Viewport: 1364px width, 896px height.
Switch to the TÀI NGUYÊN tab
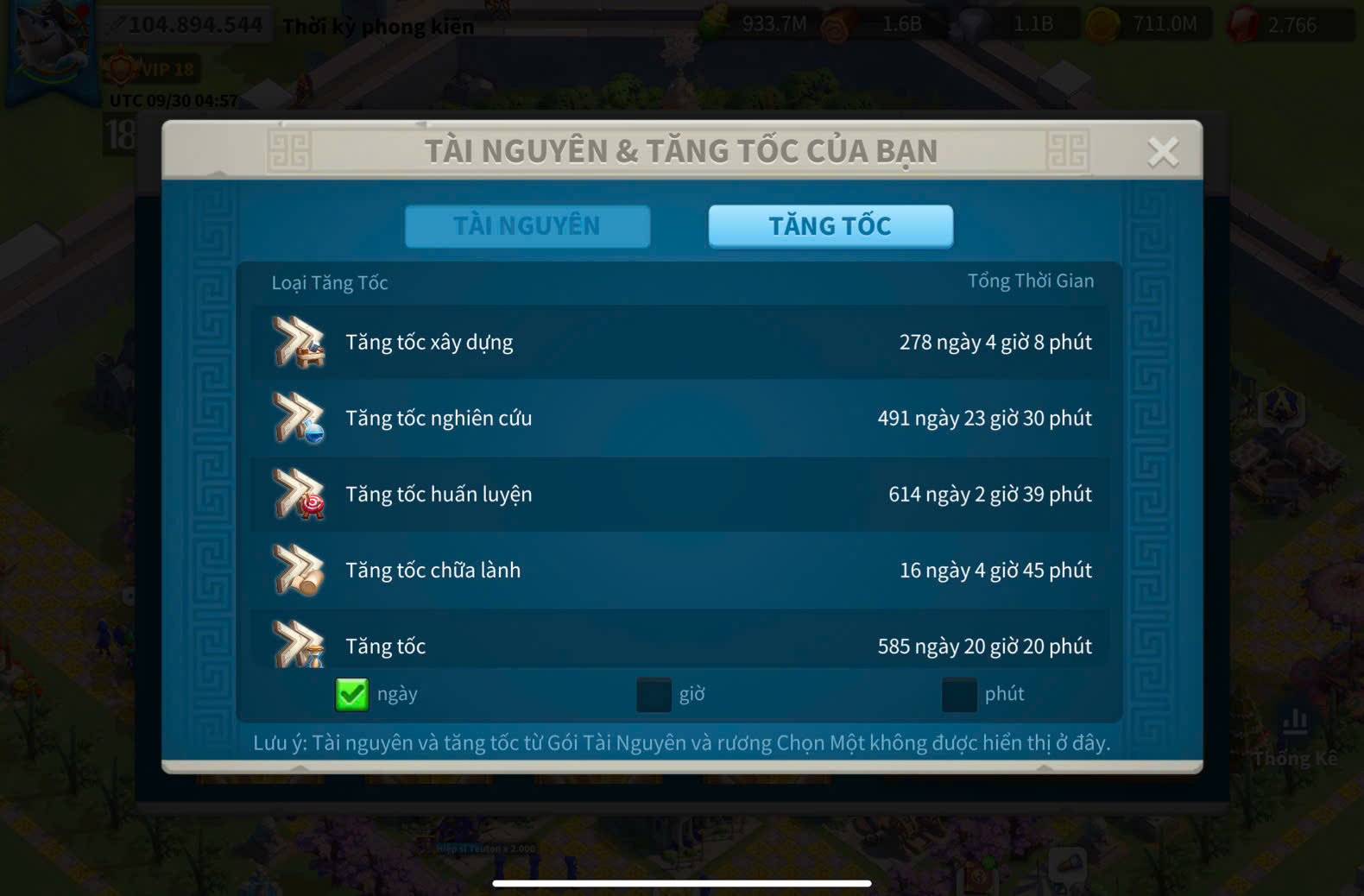[x=527, y=226]
